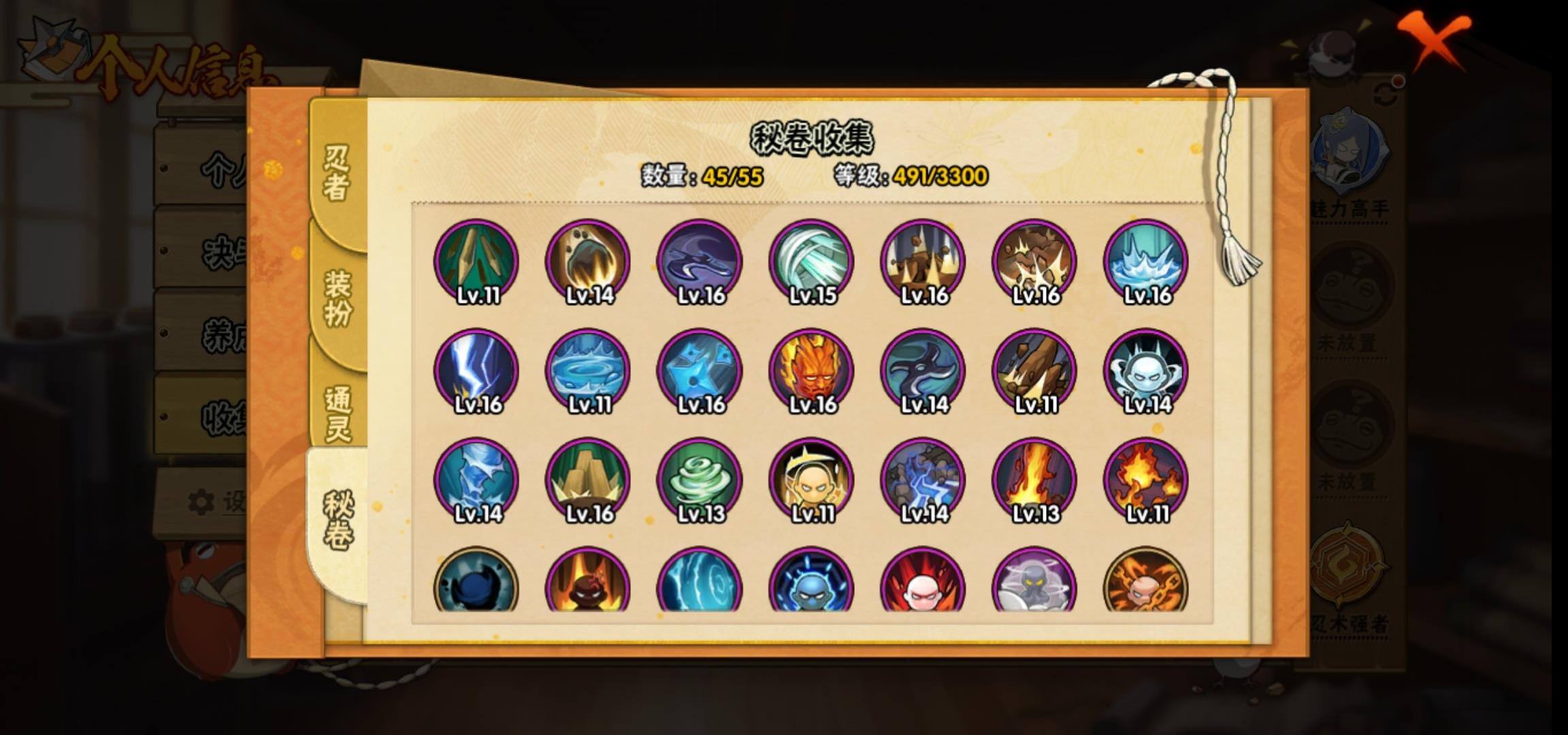Select the tall flame pillar scroll Lv.13
The image size is (1568, 735).
(x=1034, y=480)
